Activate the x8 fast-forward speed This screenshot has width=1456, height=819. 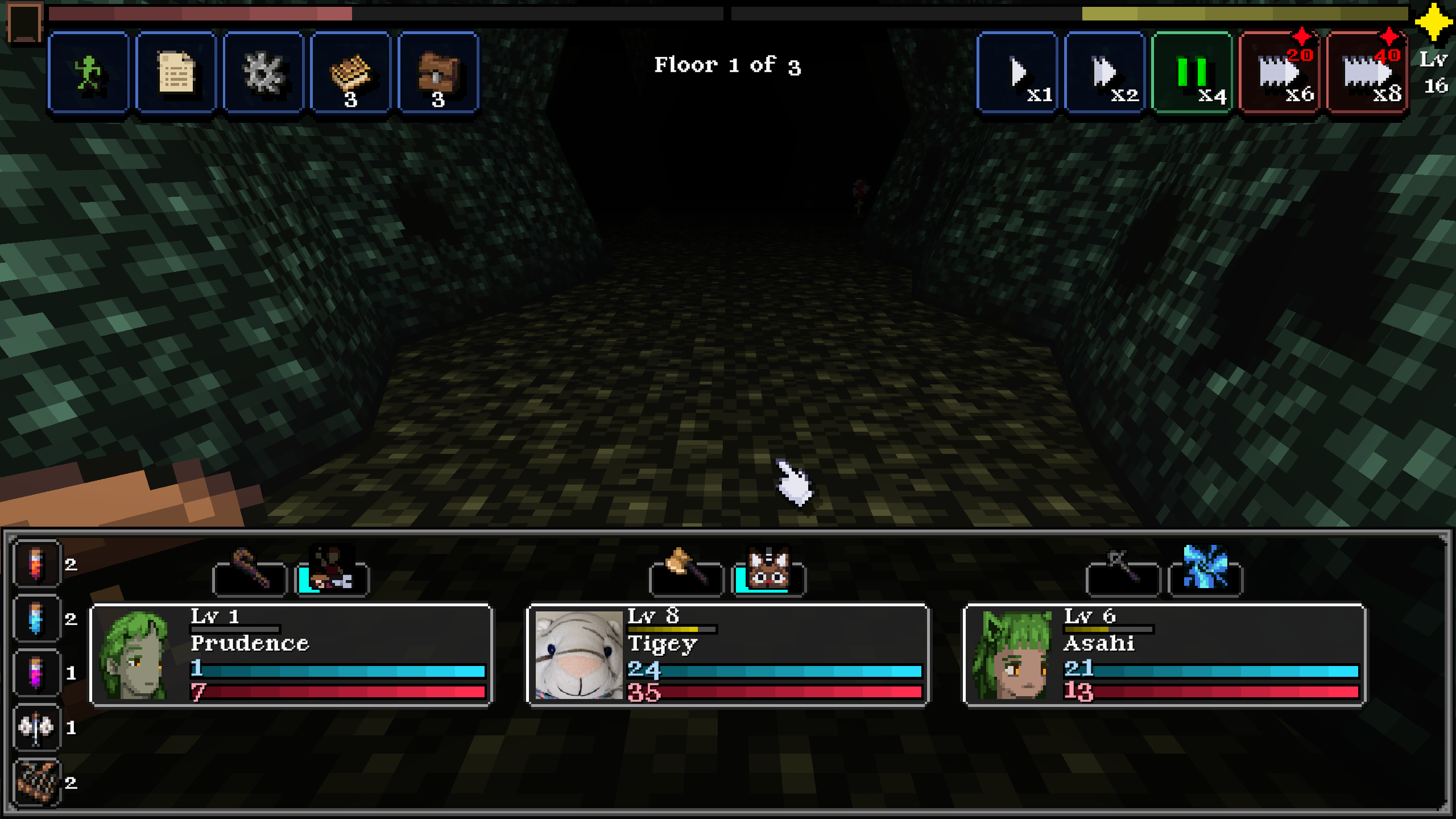click(1367, 73)
